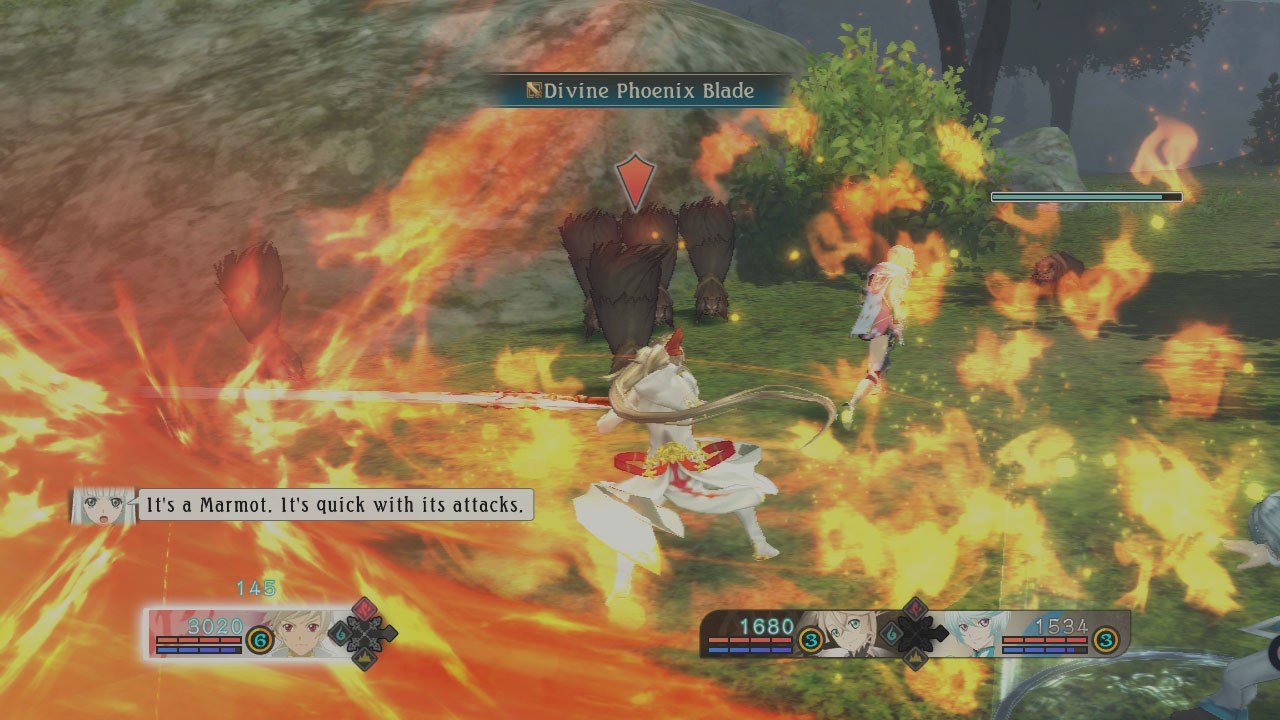
Task: Click Rose's blast gauge number 3 icon
Action: pos(812,639)
